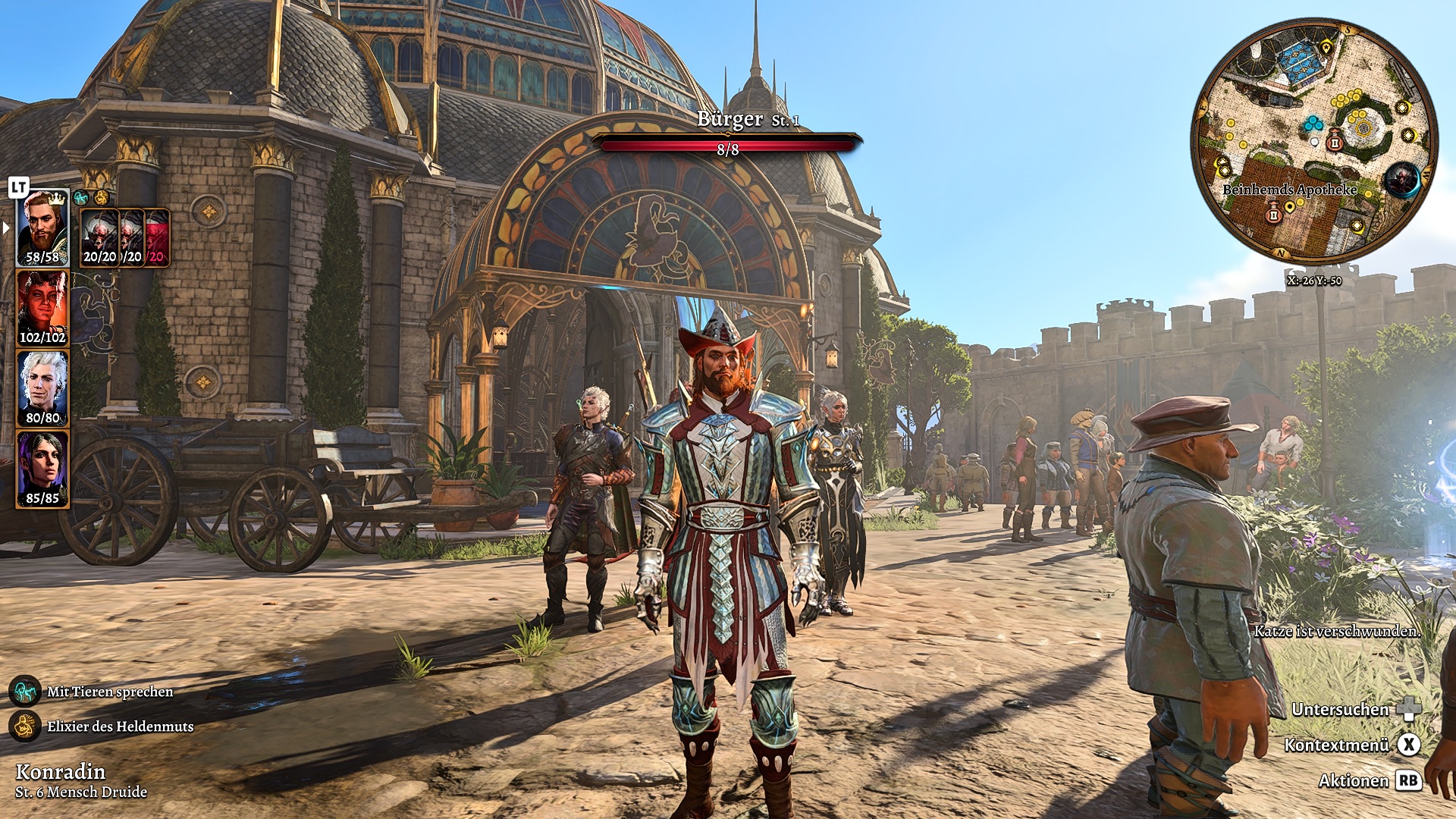The image size is (1456, 819).
Task: Inspect the Elixier des Heldenmuts status icon
Action: point(25,726)
